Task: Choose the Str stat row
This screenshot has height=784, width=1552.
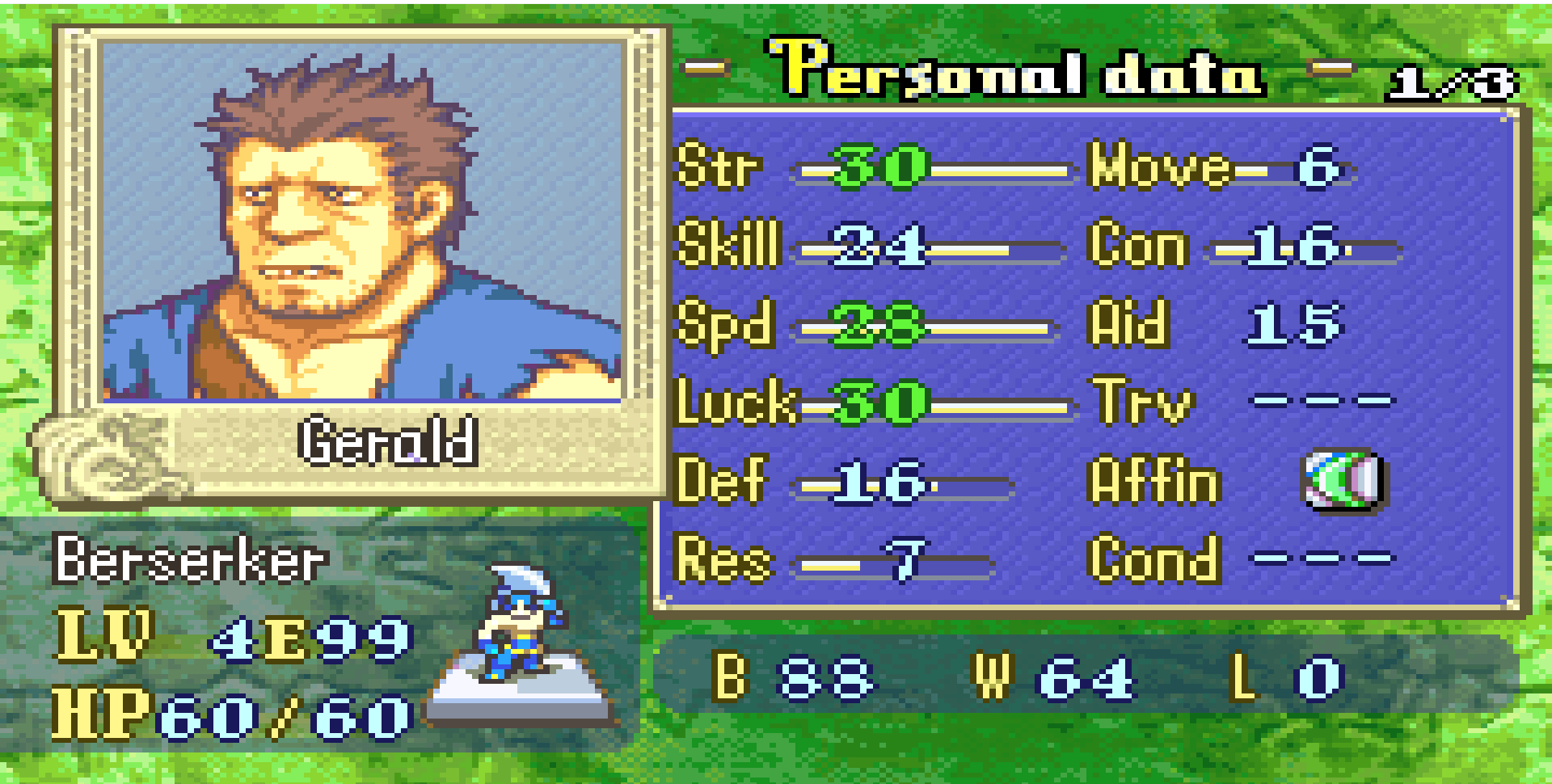Action: [x=873, y=168]
